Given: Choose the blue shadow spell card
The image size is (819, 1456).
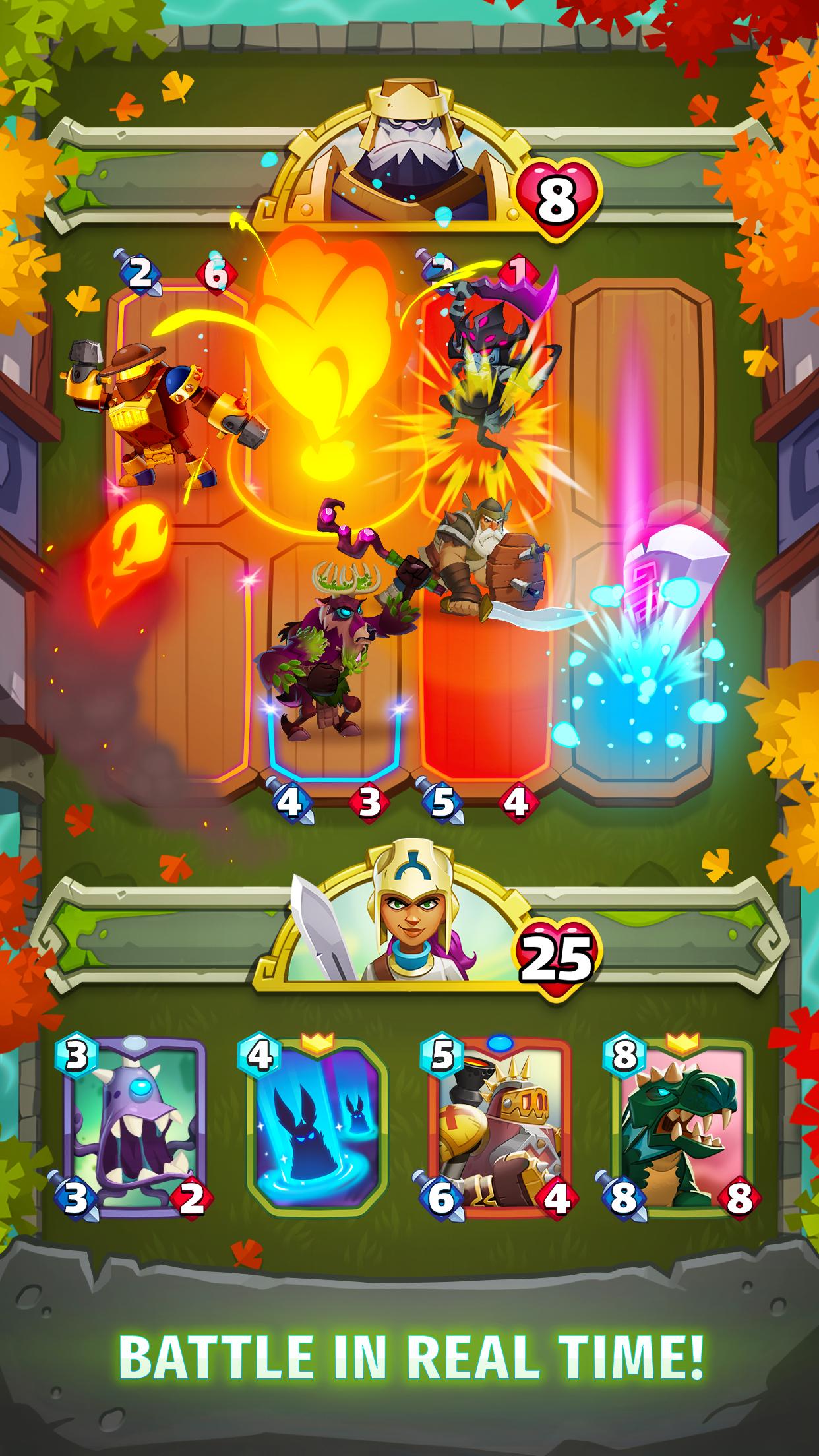Looking at the screenshot, I should point(317,1129).
